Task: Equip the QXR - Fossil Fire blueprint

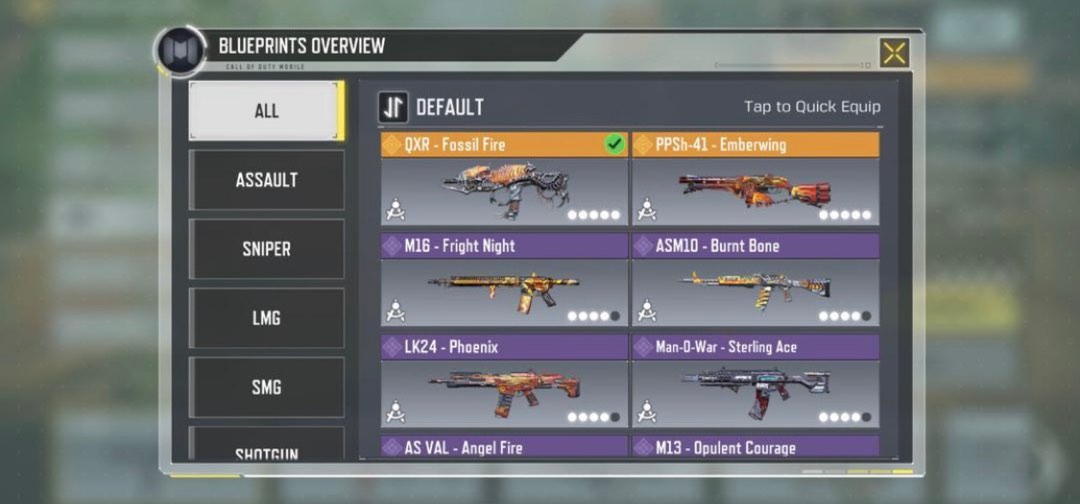Action: (x=504, y=180)
